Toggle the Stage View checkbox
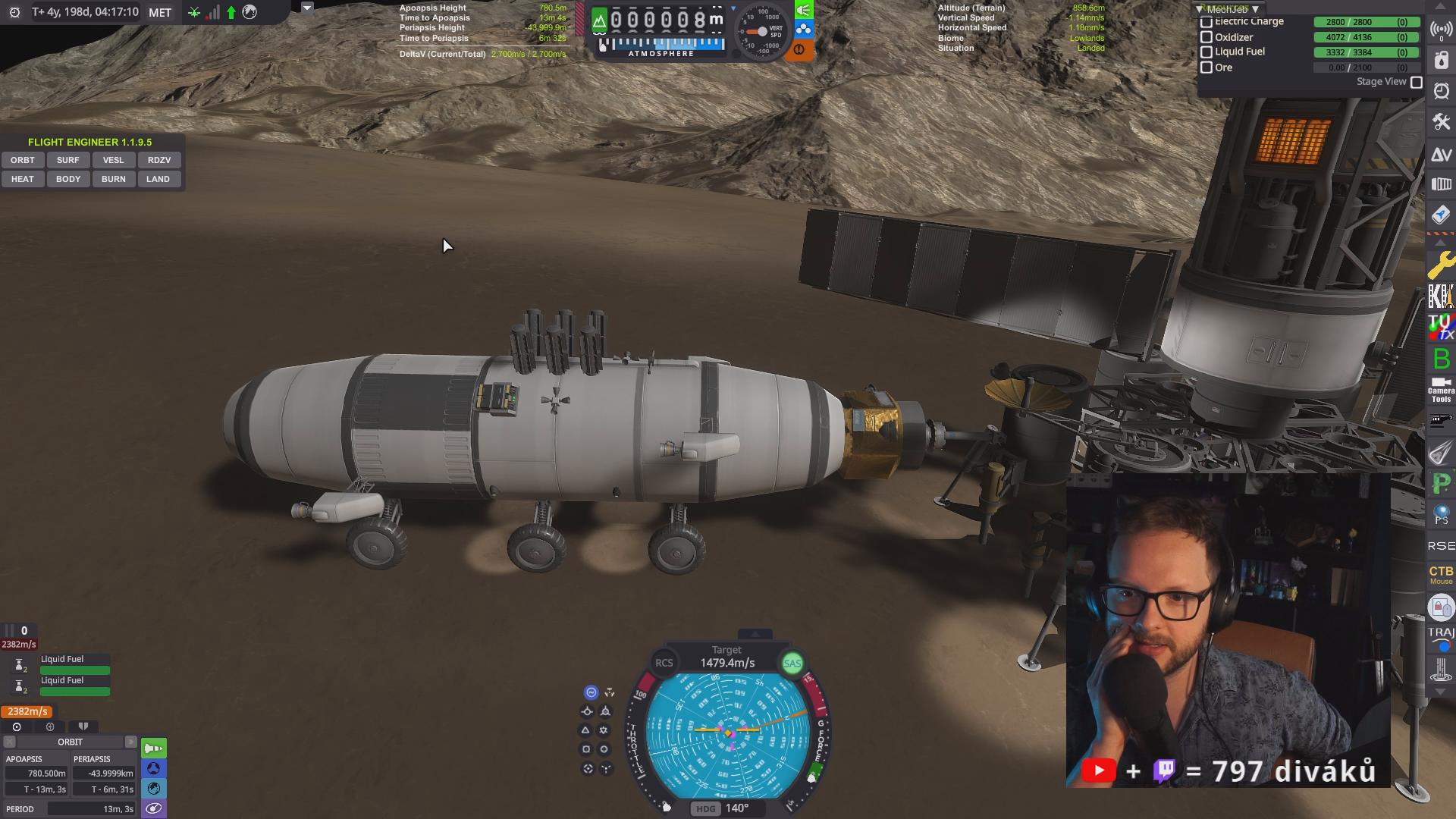 [x=1416, y=82]
